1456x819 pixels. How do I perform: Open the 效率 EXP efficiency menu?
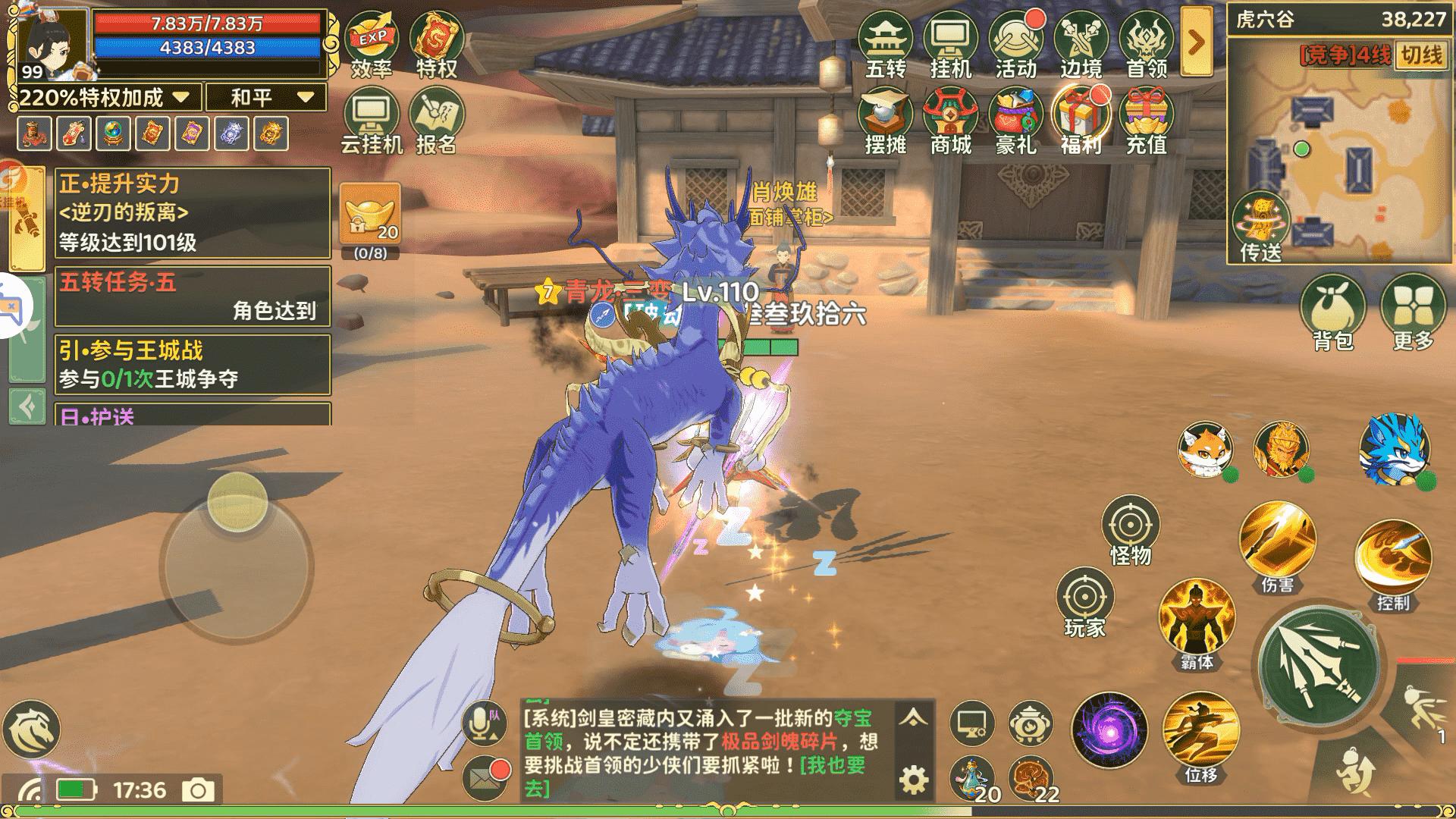[371, 44]
